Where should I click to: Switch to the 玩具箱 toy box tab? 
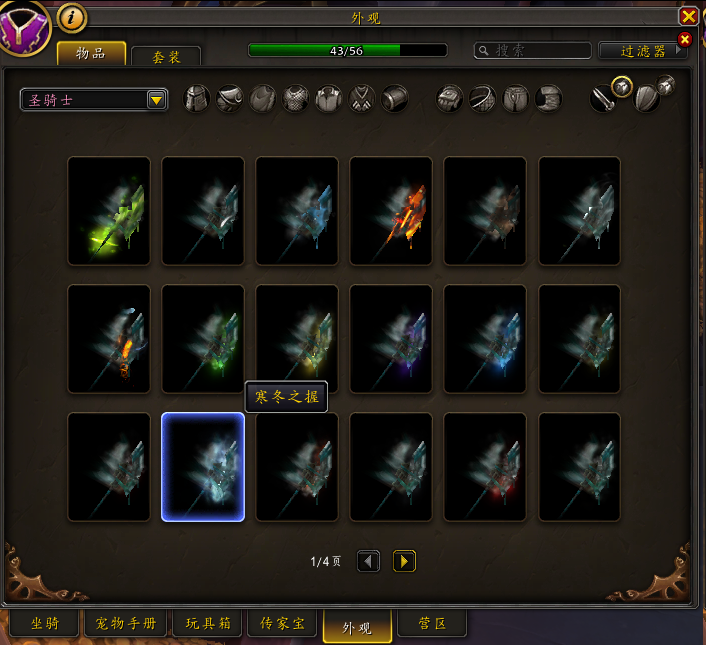point(208,624)
